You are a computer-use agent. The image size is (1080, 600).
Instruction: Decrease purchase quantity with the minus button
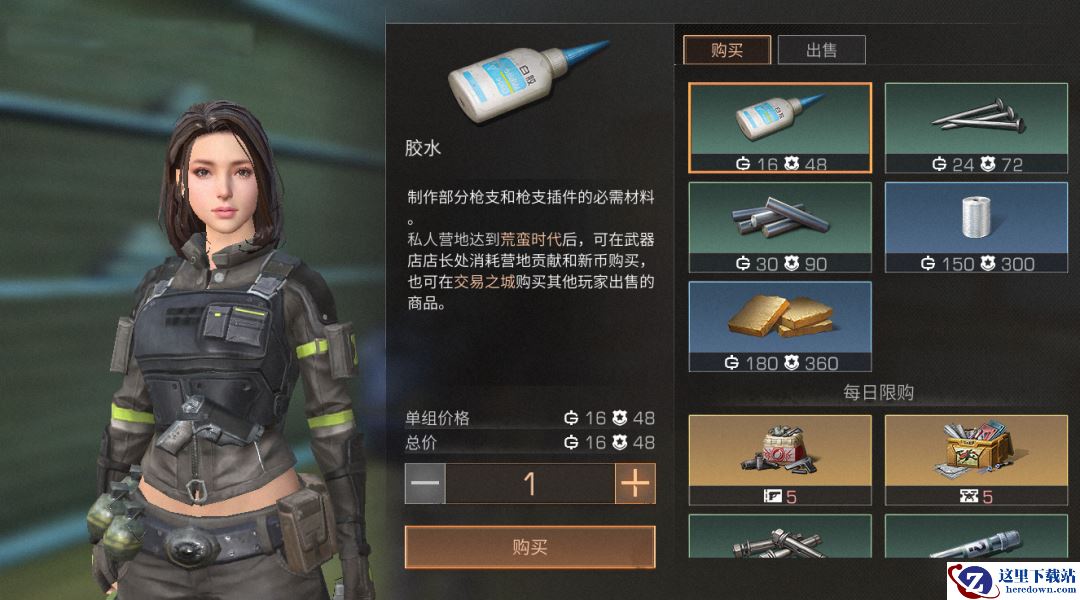[425, 484]
